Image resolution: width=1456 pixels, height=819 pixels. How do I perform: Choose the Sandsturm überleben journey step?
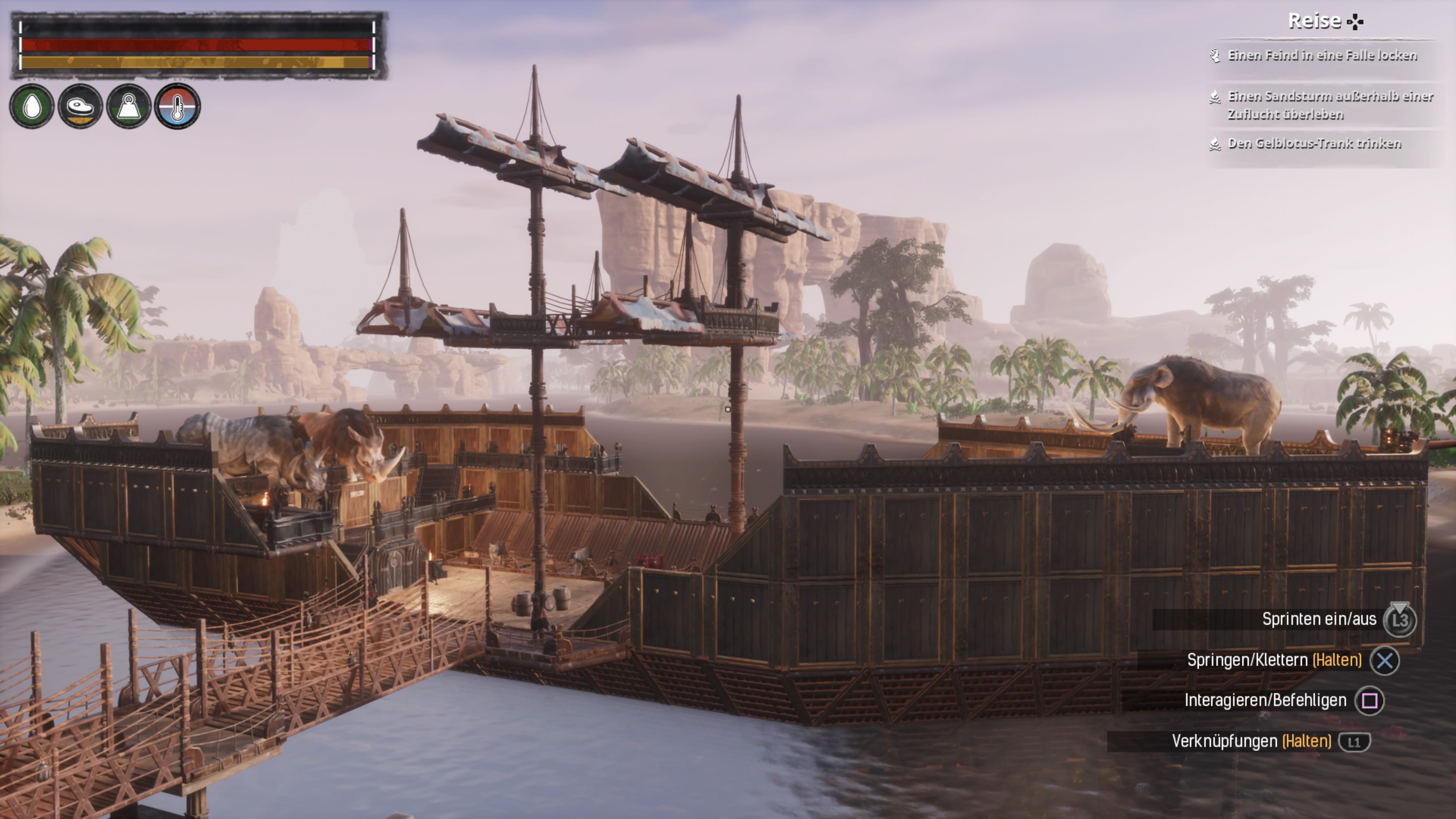coord(1329,105)
